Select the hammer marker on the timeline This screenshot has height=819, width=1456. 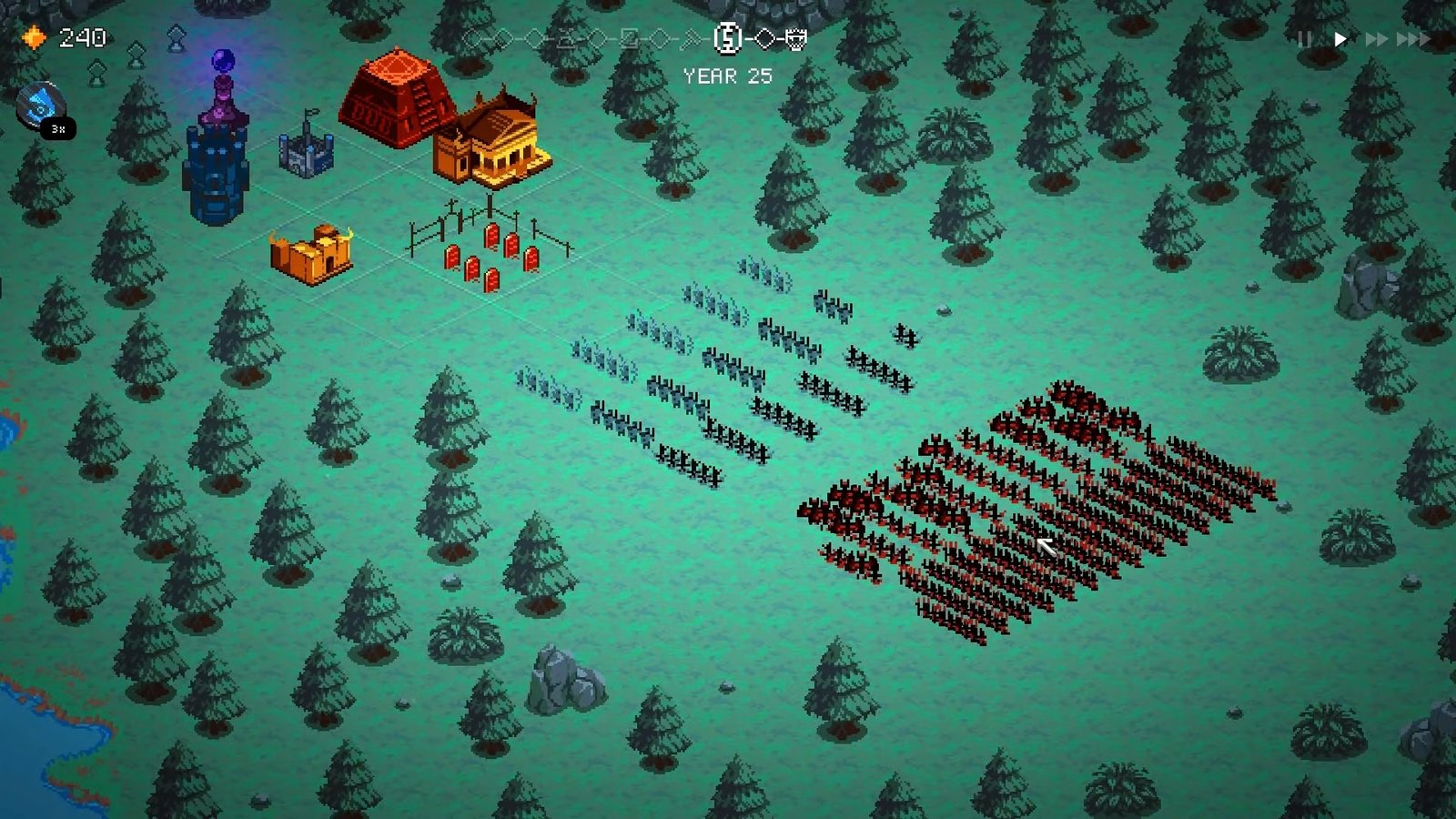[x=693, y=38]
